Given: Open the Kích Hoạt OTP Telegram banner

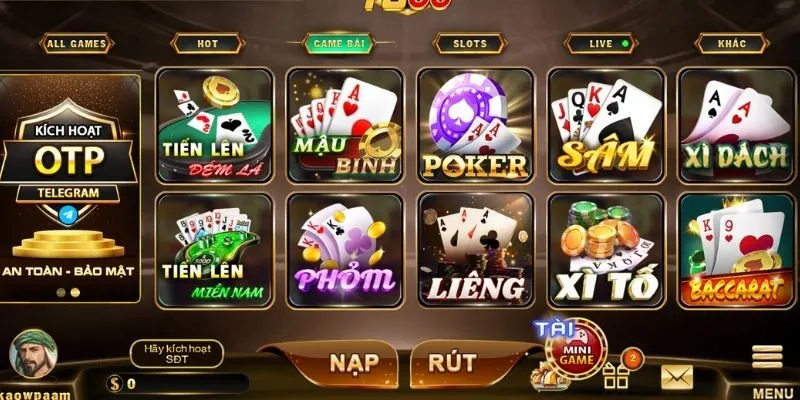Looking at the screenshot, I should pos(68,186).
